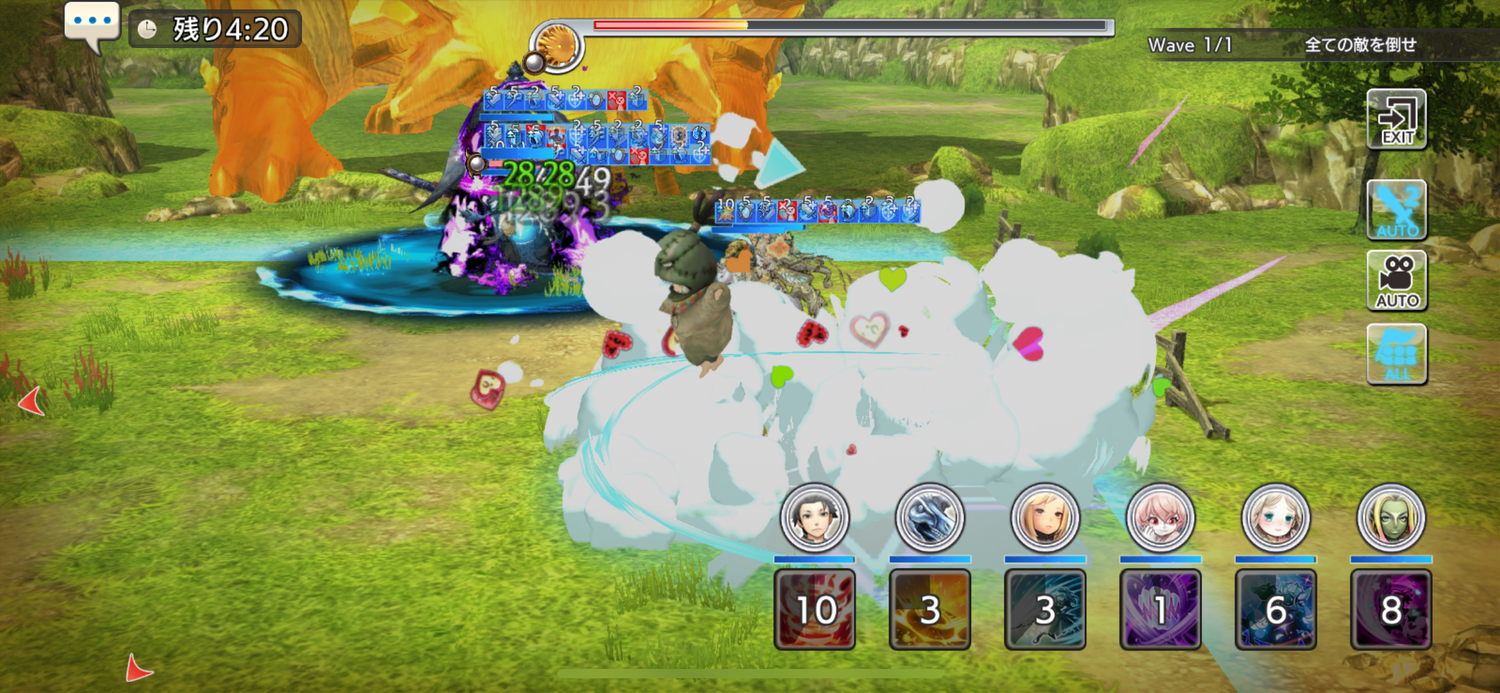Toggle the sword AUTO battle button
The width and height of the screenshot is (1500, 693).
click(x=1396, y=210)
